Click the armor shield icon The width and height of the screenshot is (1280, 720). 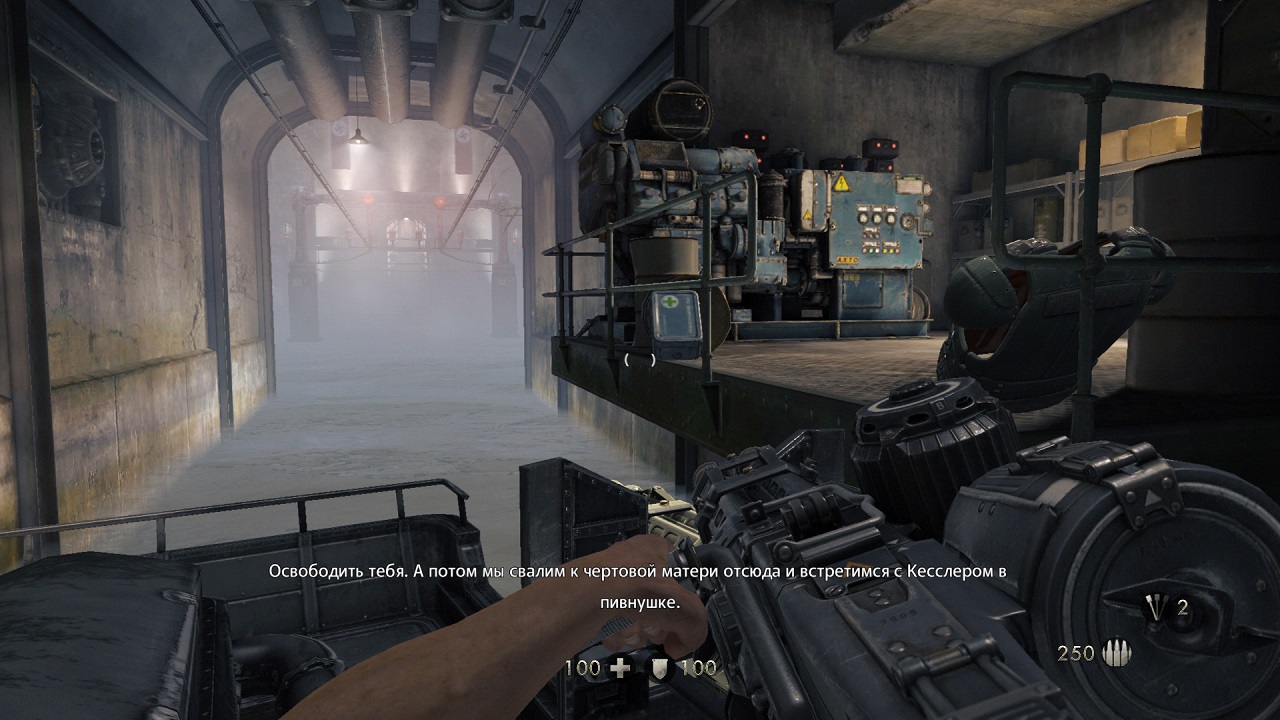(x=661, y=668)
